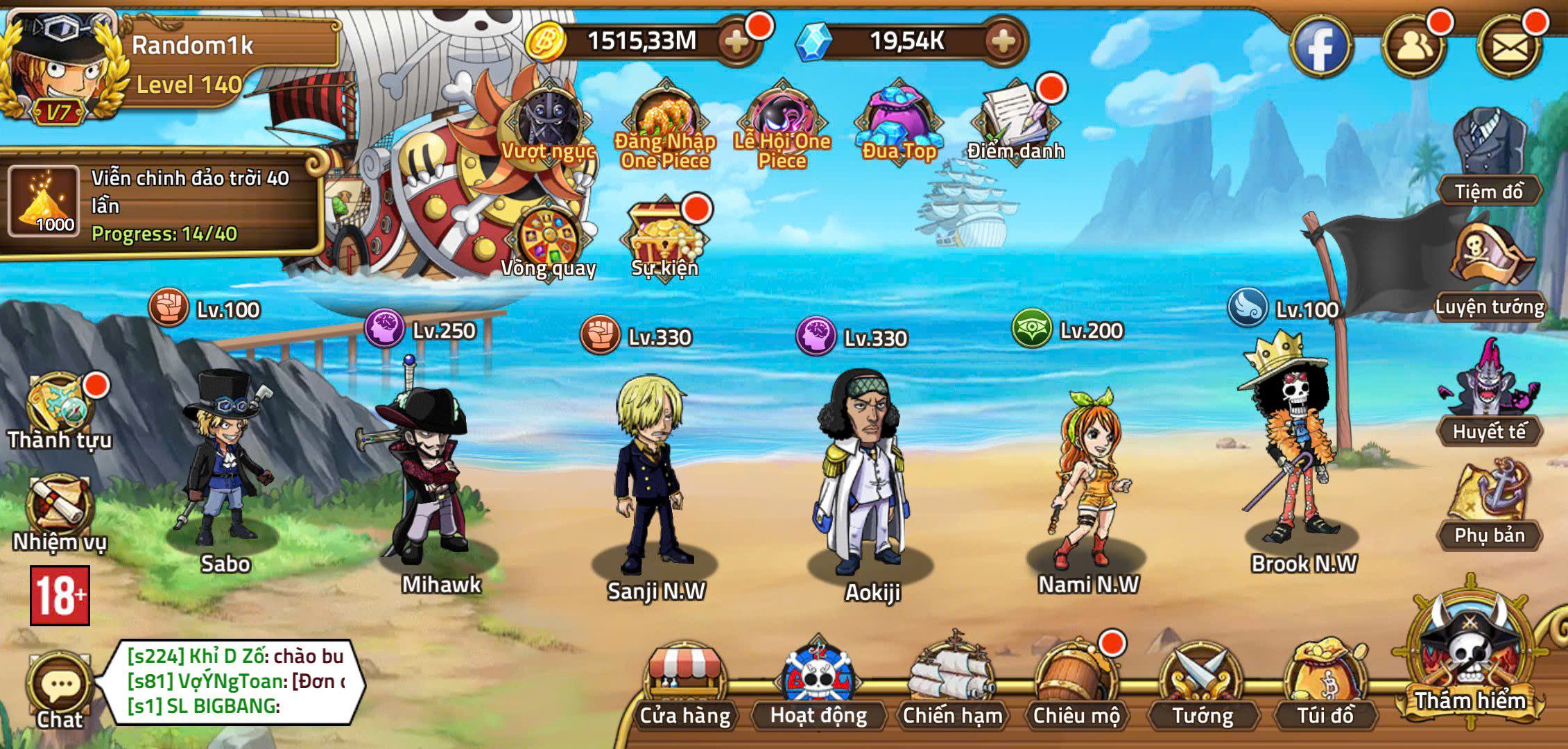Open Hoạt động activities menu
The width and height of the screenshot is (1568, 749).
[x=818, y=688]
